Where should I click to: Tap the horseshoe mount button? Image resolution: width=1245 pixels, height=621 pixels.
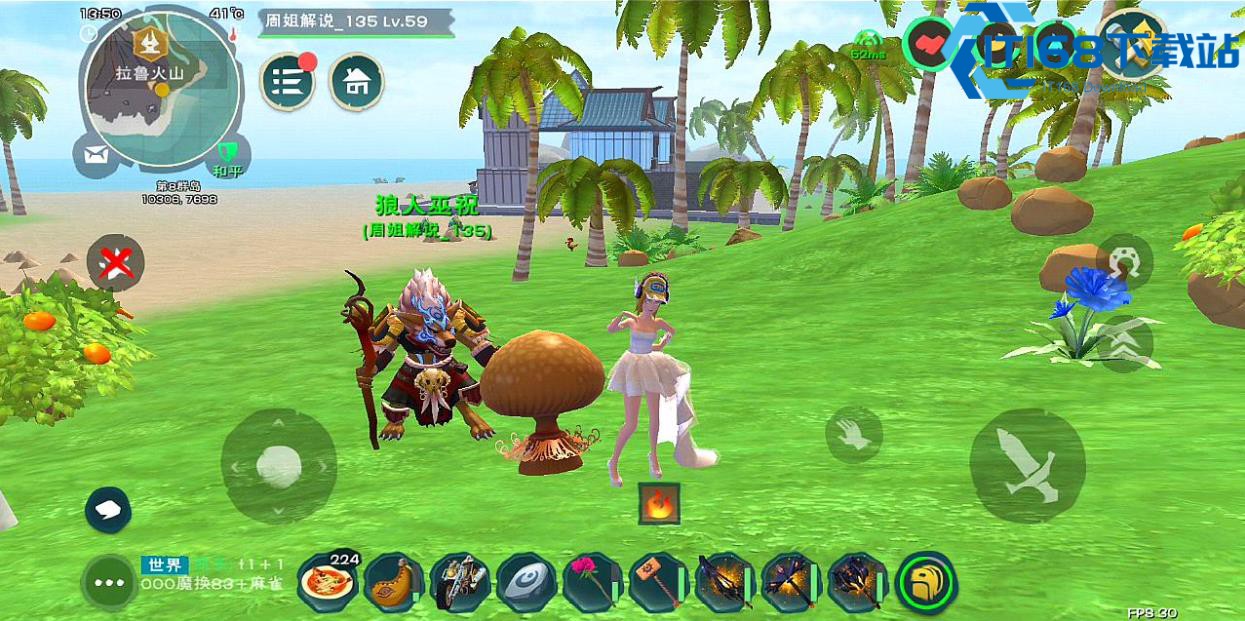click(x=1124, y=261)
